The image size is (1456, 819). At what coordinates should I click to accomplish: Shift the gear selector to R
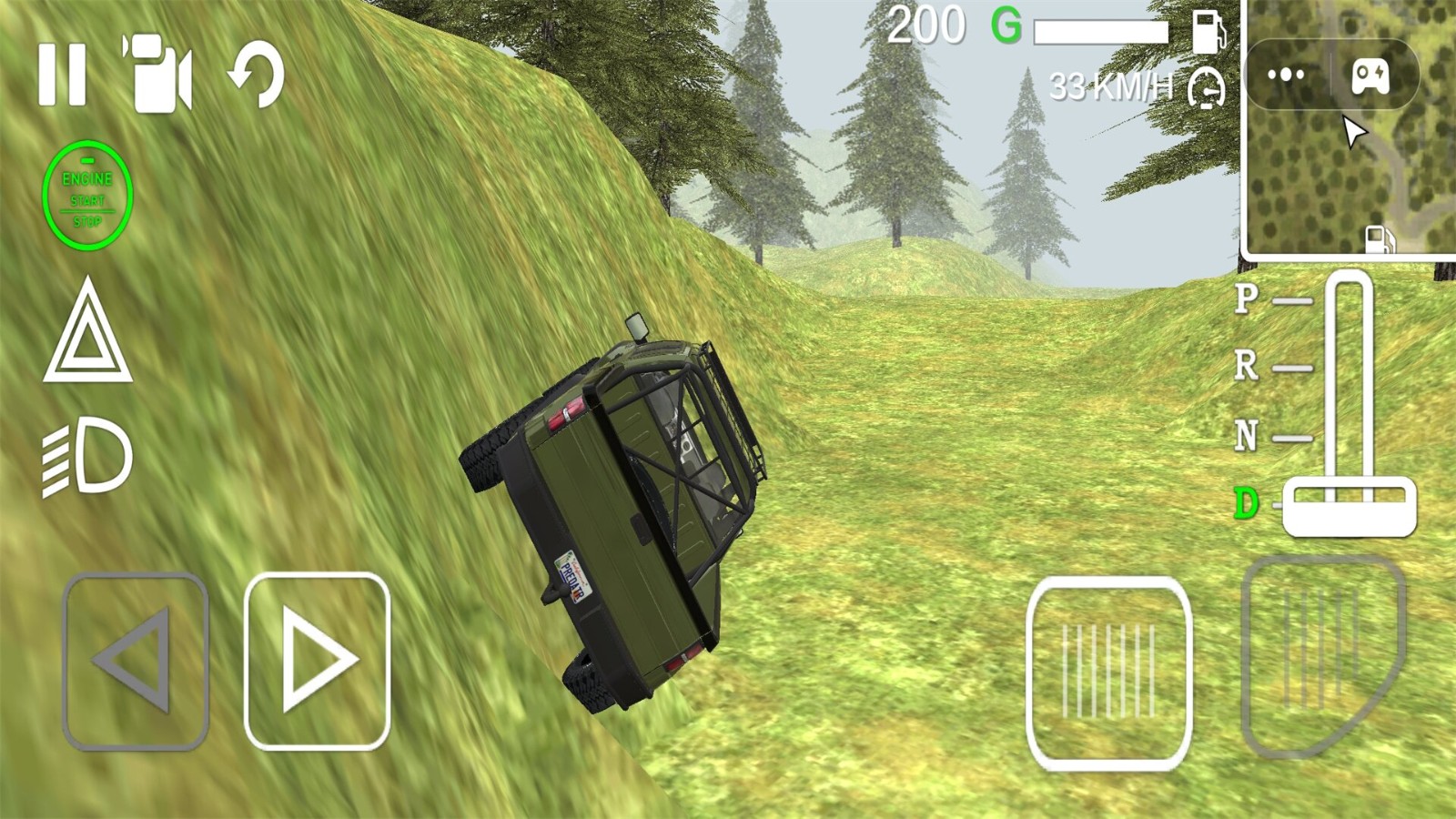(1247, 366)
